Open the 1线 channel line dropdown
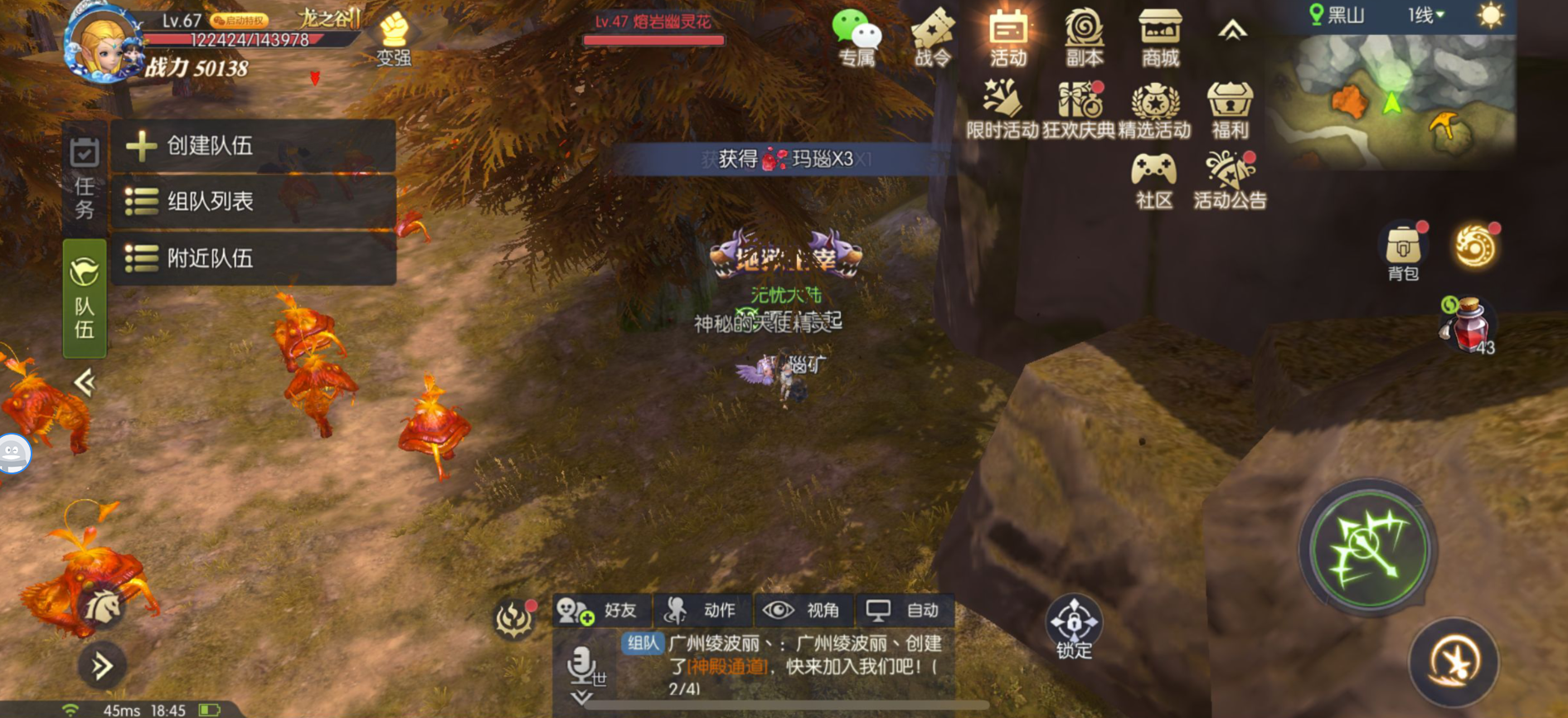The image size is (1568, 718). tap(1426, 15)
